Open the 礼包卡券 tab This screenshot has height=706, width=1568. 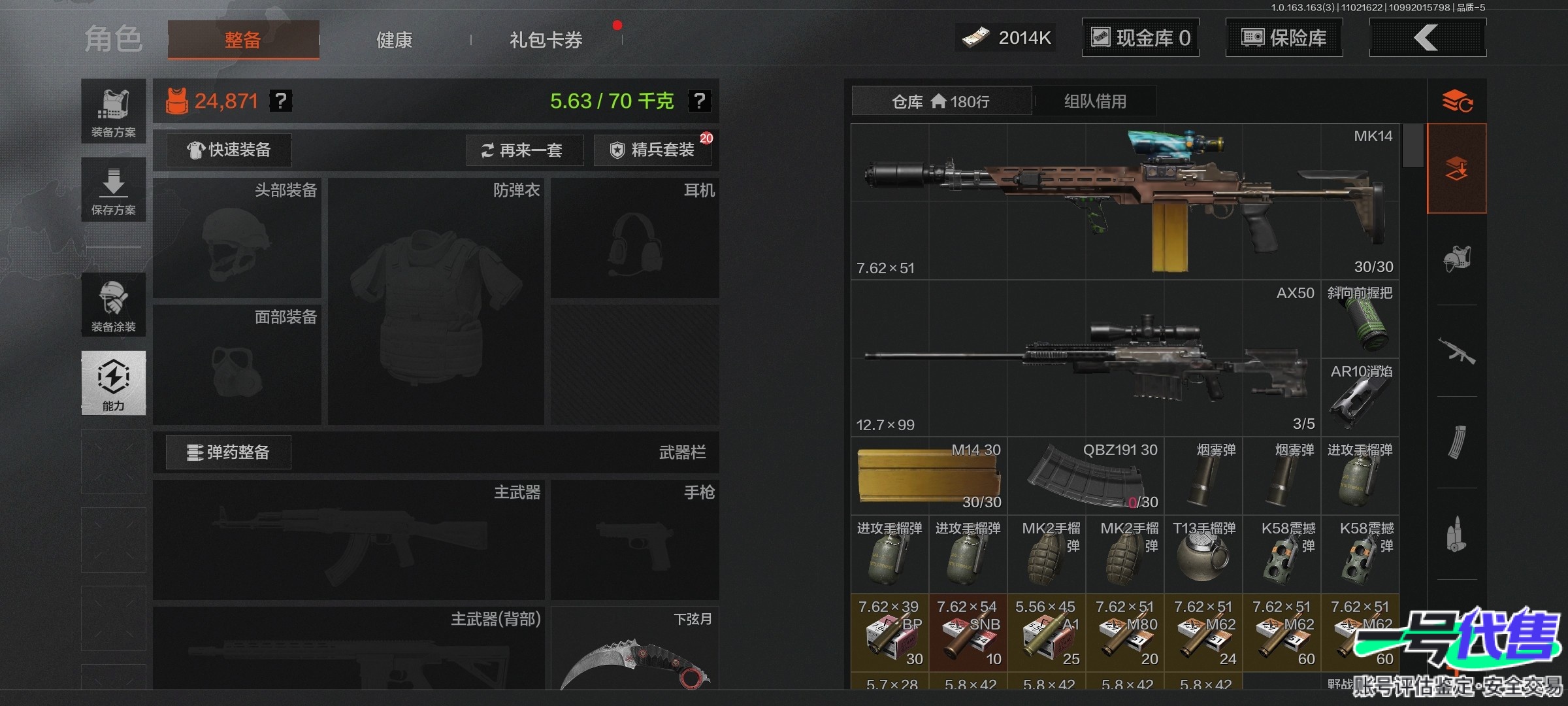(x=546, y=41)
